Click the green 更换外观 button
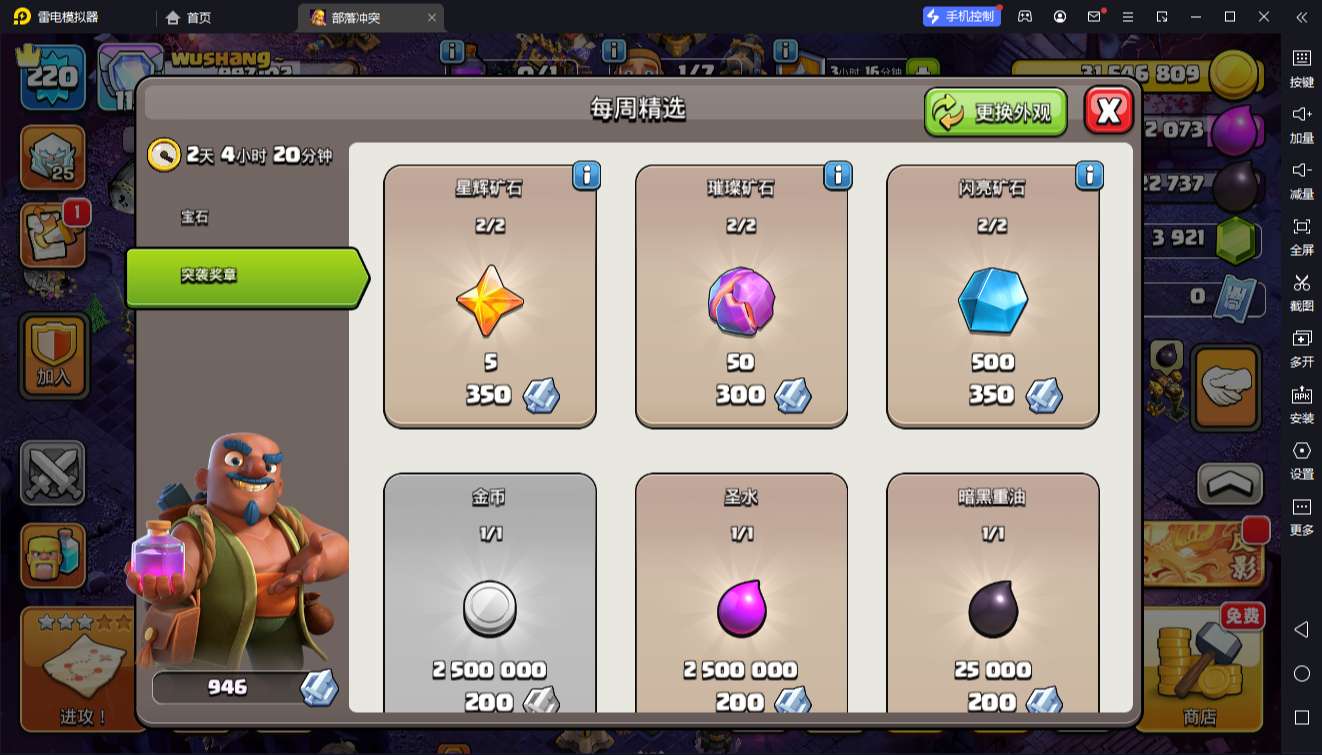The width and height of the screenshot is (1322, 755). coord(995,111)
